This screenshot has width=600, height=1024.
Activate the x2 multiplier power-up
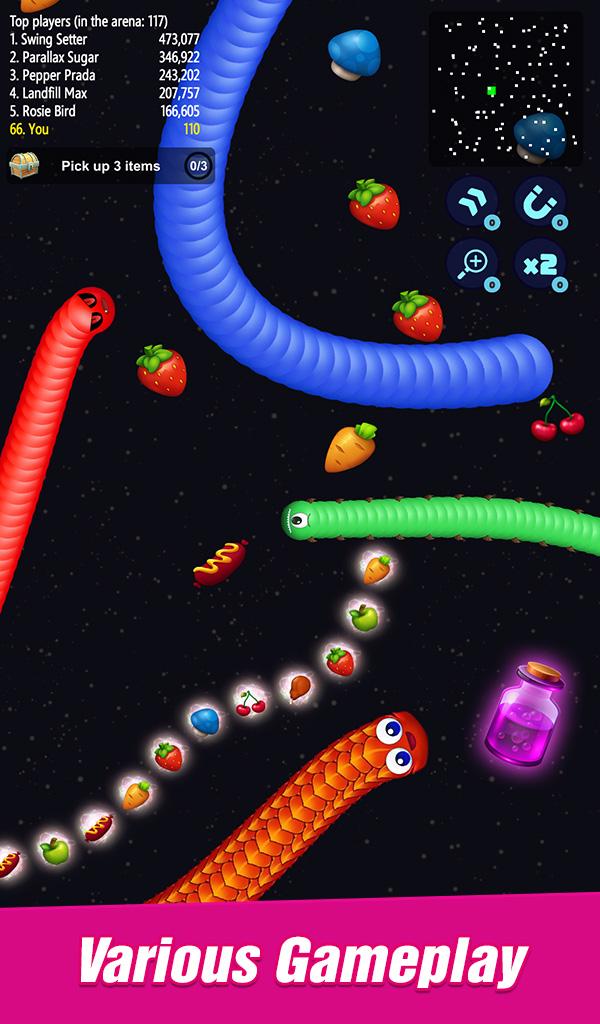point(540,264)
